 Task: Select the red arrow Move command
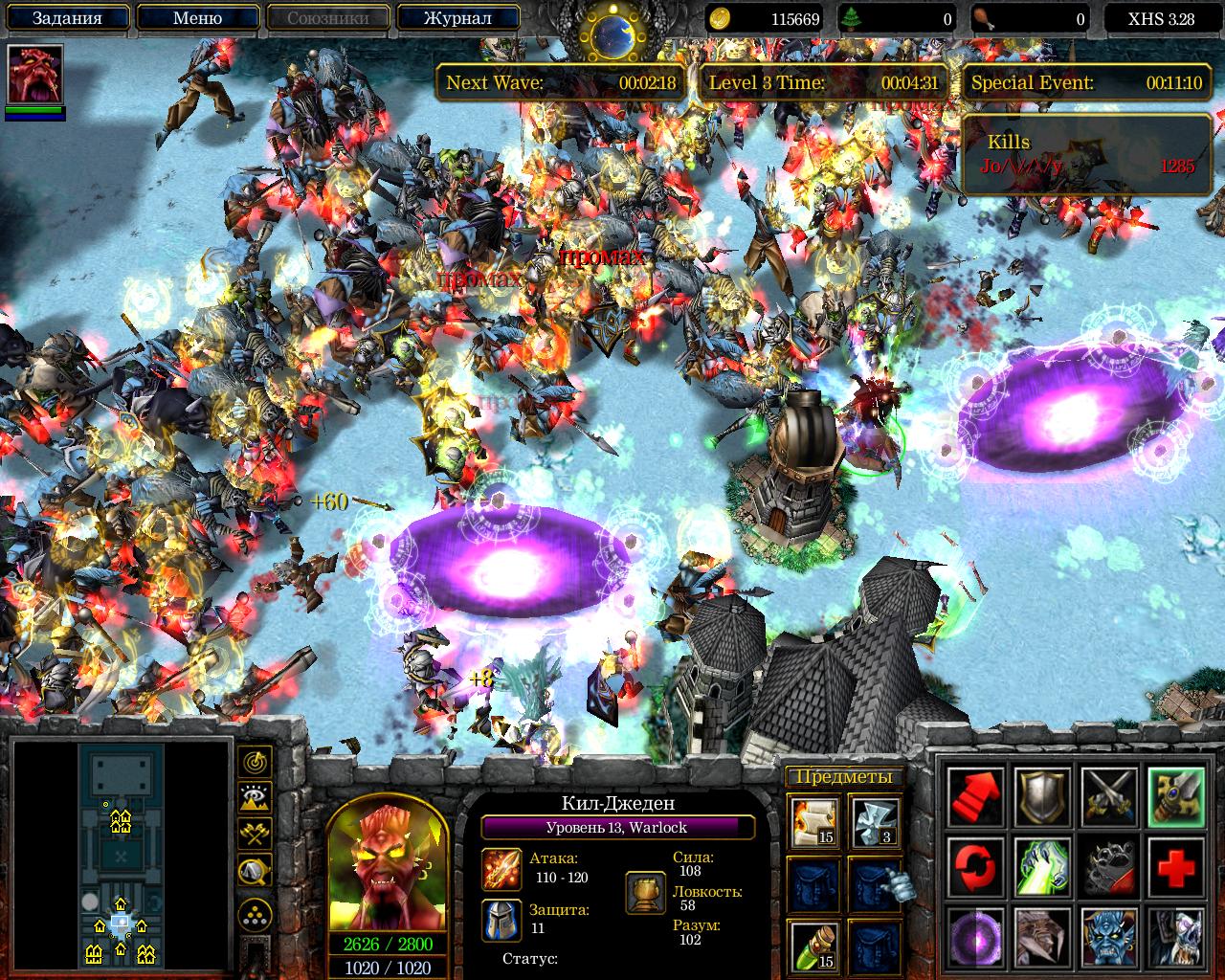pos(975,797)
